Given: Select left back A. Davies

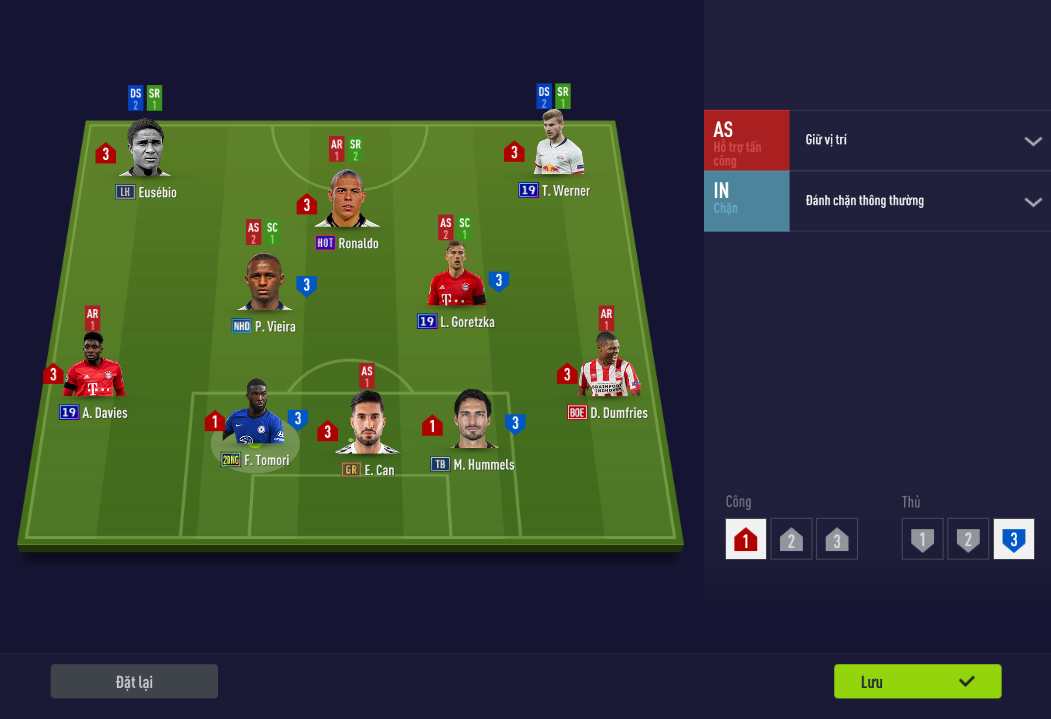Looking at the screenshot, I should click(x=94, y=369).
